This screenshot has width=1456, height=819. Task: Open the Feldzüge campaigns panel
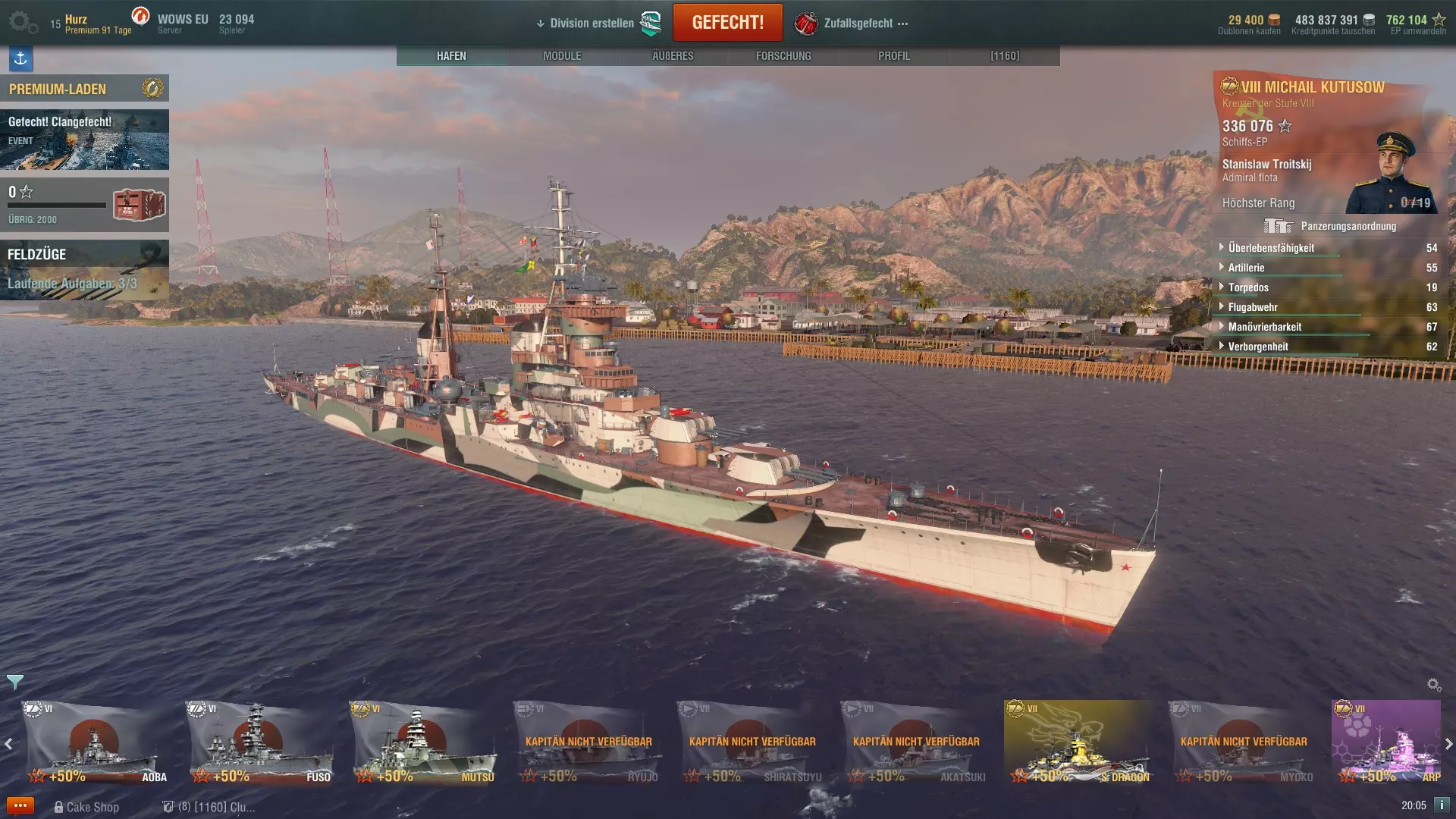tap(84, 270)
